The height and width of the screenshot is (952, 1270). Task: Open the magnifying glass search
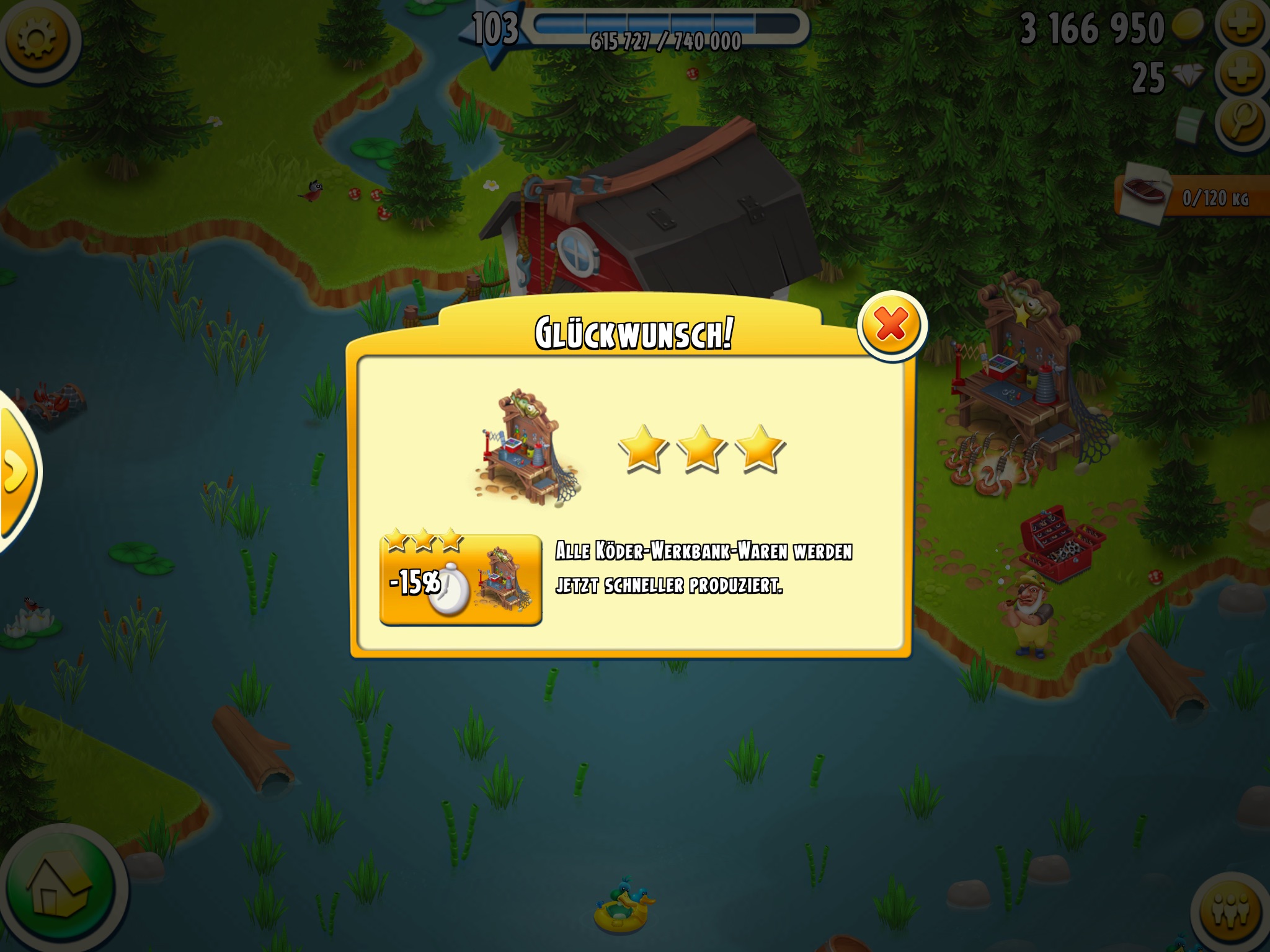click(1242, 123)
